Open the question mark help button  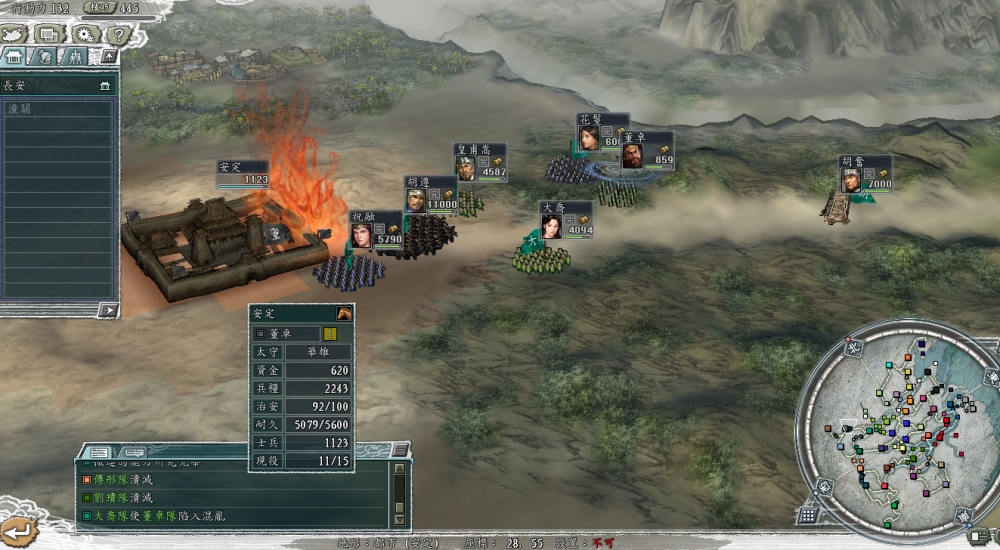117,35
